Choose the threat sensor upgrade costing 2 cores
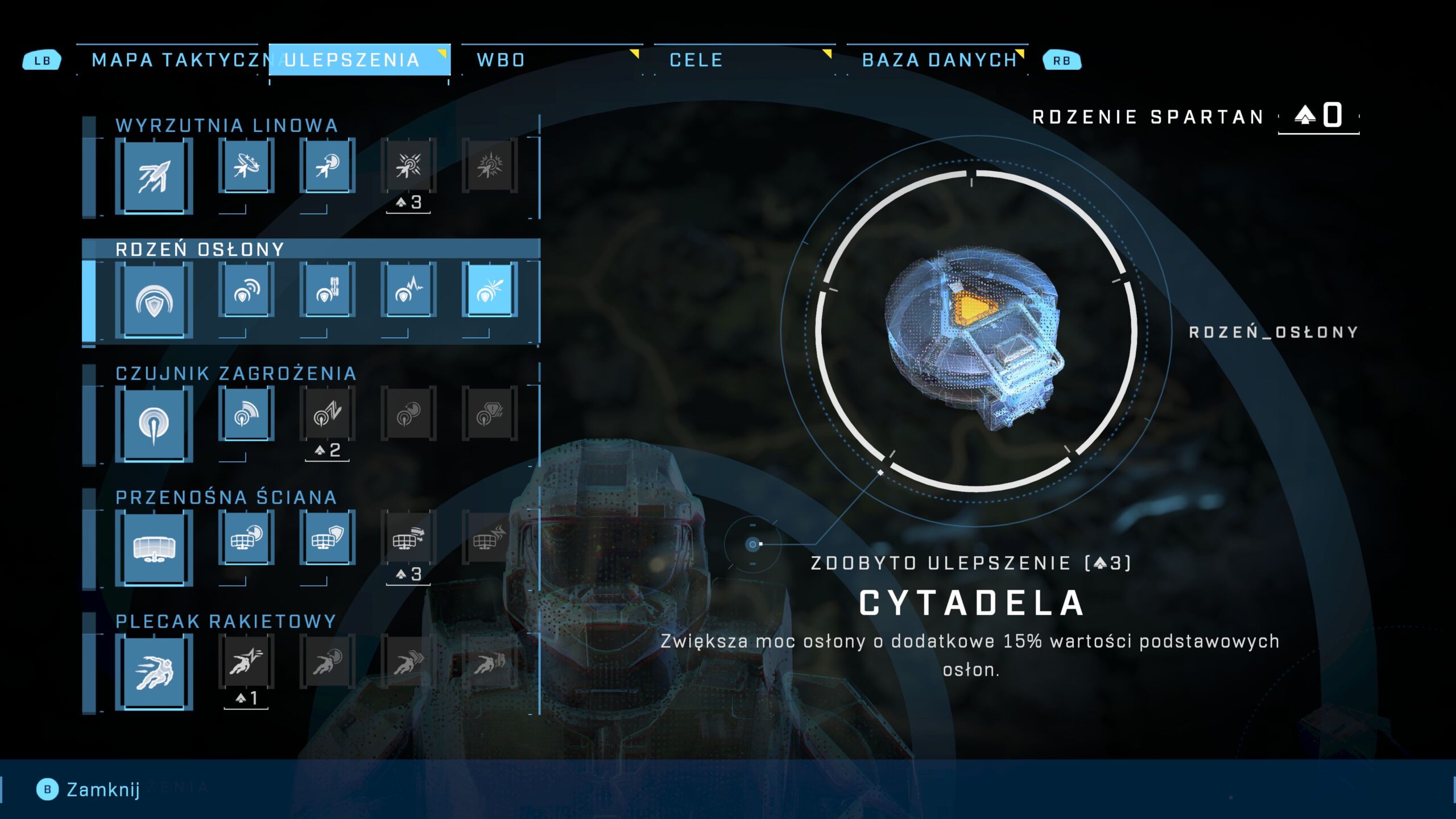 tap(327, 413)
